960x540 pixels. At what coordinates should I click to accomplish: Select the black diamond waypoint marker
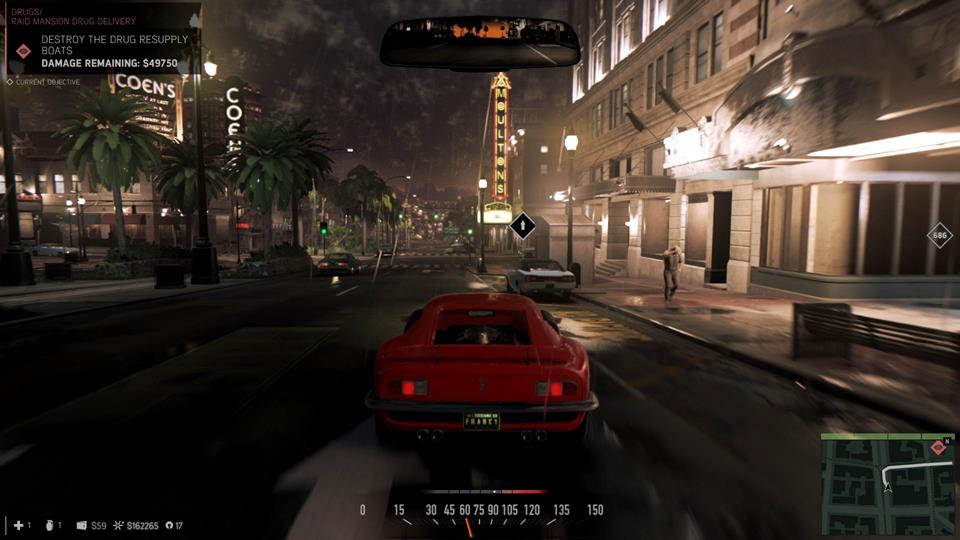coord(522,227)
